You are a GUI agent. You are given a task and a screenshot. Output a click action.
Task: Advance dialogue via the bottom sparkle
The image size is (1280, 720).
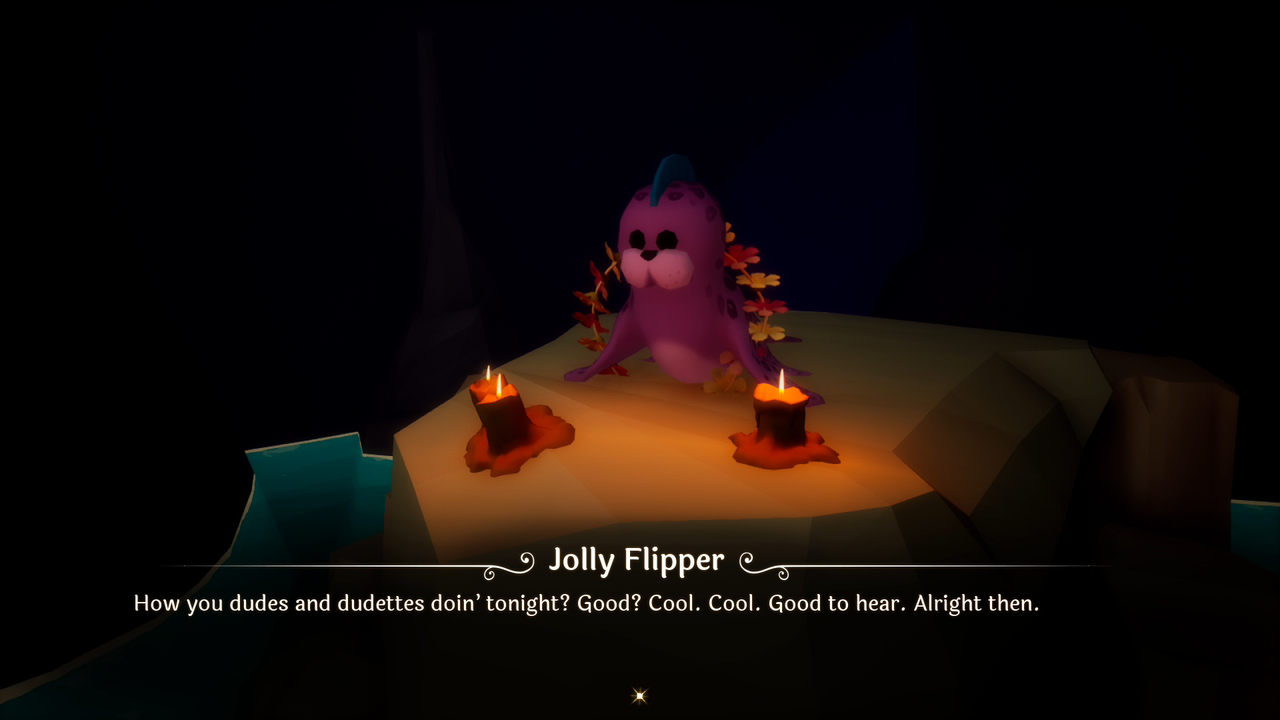point(639,695)
